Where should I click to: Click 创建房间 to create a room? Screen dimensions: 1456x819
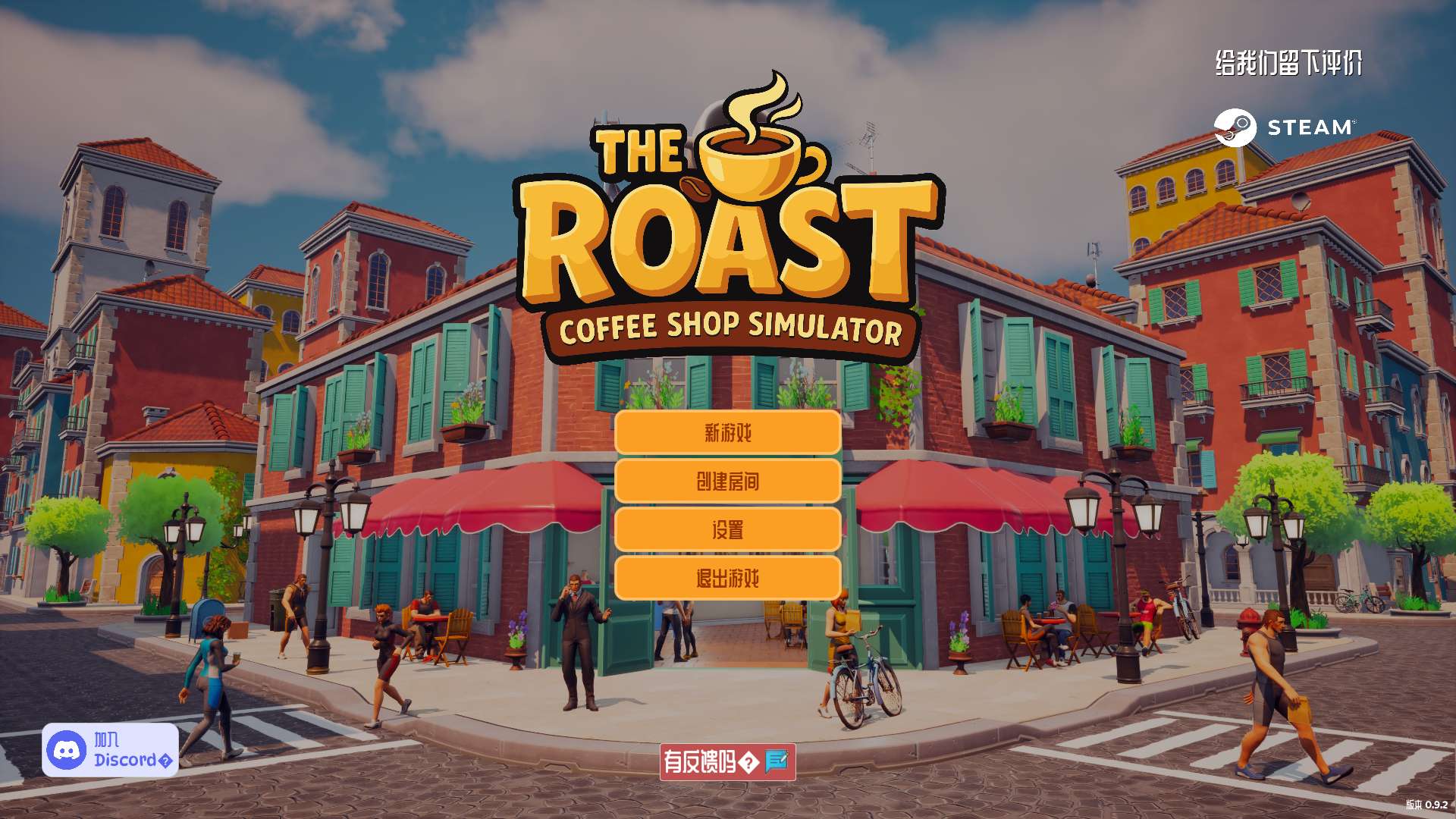(x=728, y=481)
